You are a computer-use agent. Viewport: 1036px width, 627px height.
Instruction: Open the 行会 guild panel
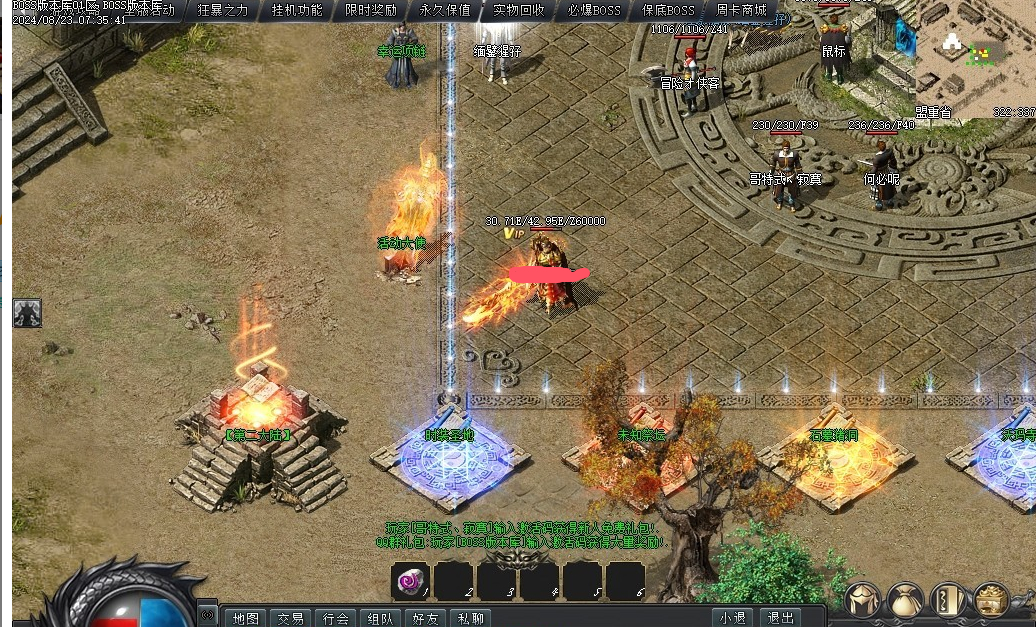(x=335, y=618)
